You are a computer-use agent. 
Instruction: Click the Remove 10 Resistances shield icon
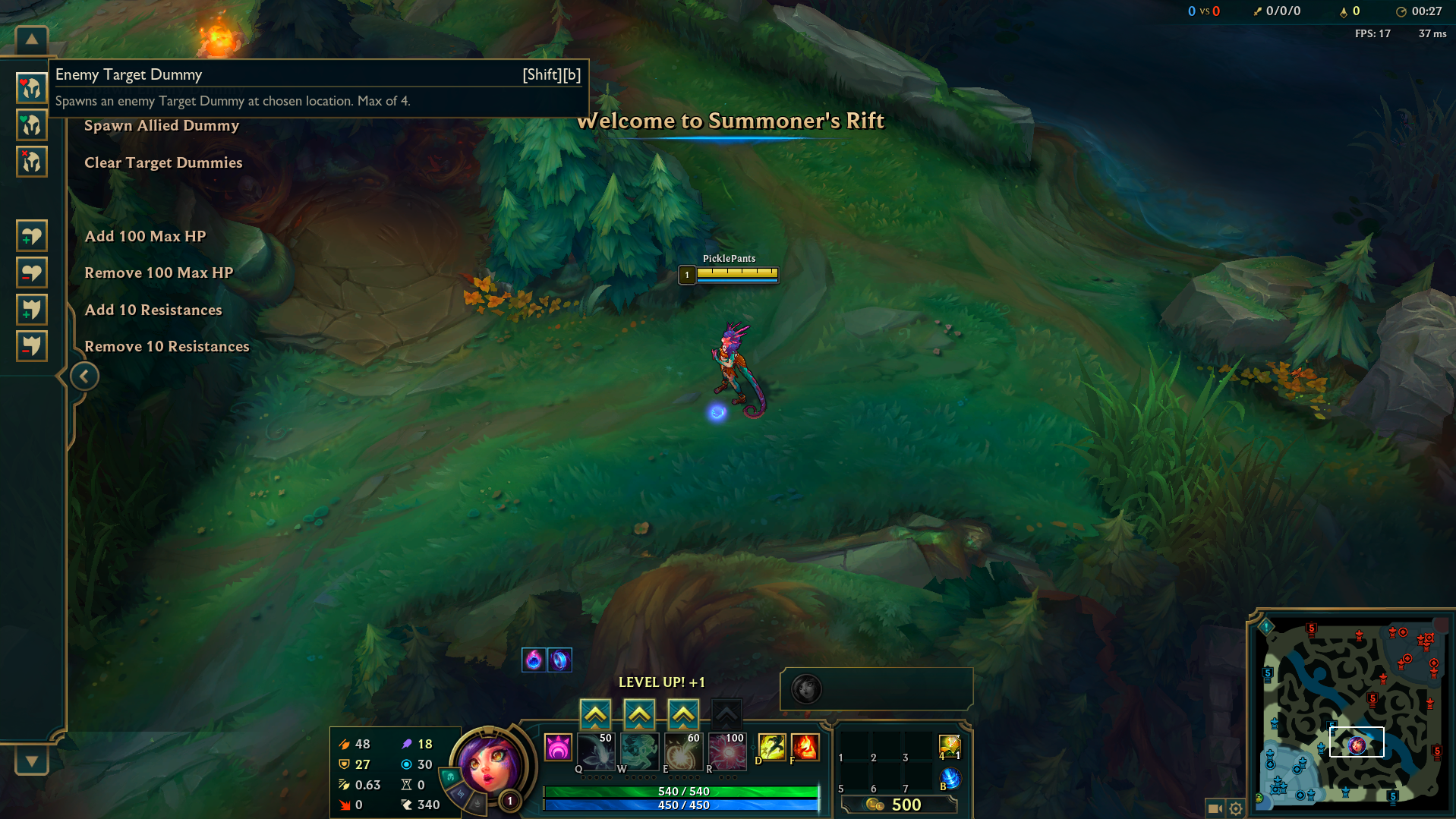(x=31, y=345)
